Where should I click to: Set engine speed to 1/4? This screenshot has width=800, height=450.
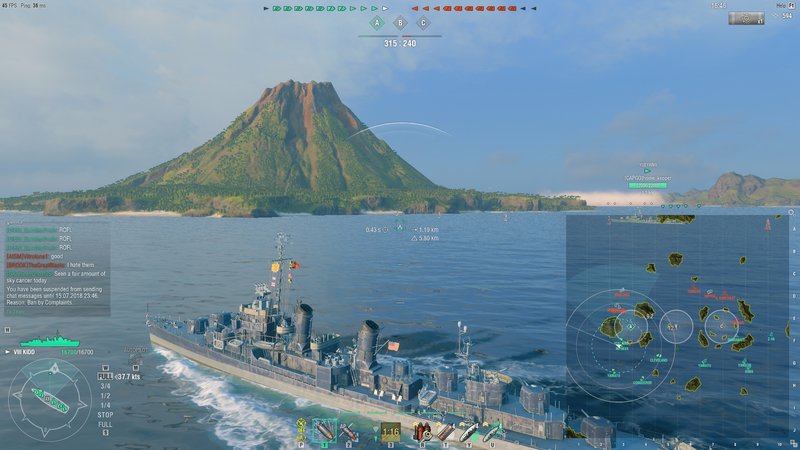(105, 404)
